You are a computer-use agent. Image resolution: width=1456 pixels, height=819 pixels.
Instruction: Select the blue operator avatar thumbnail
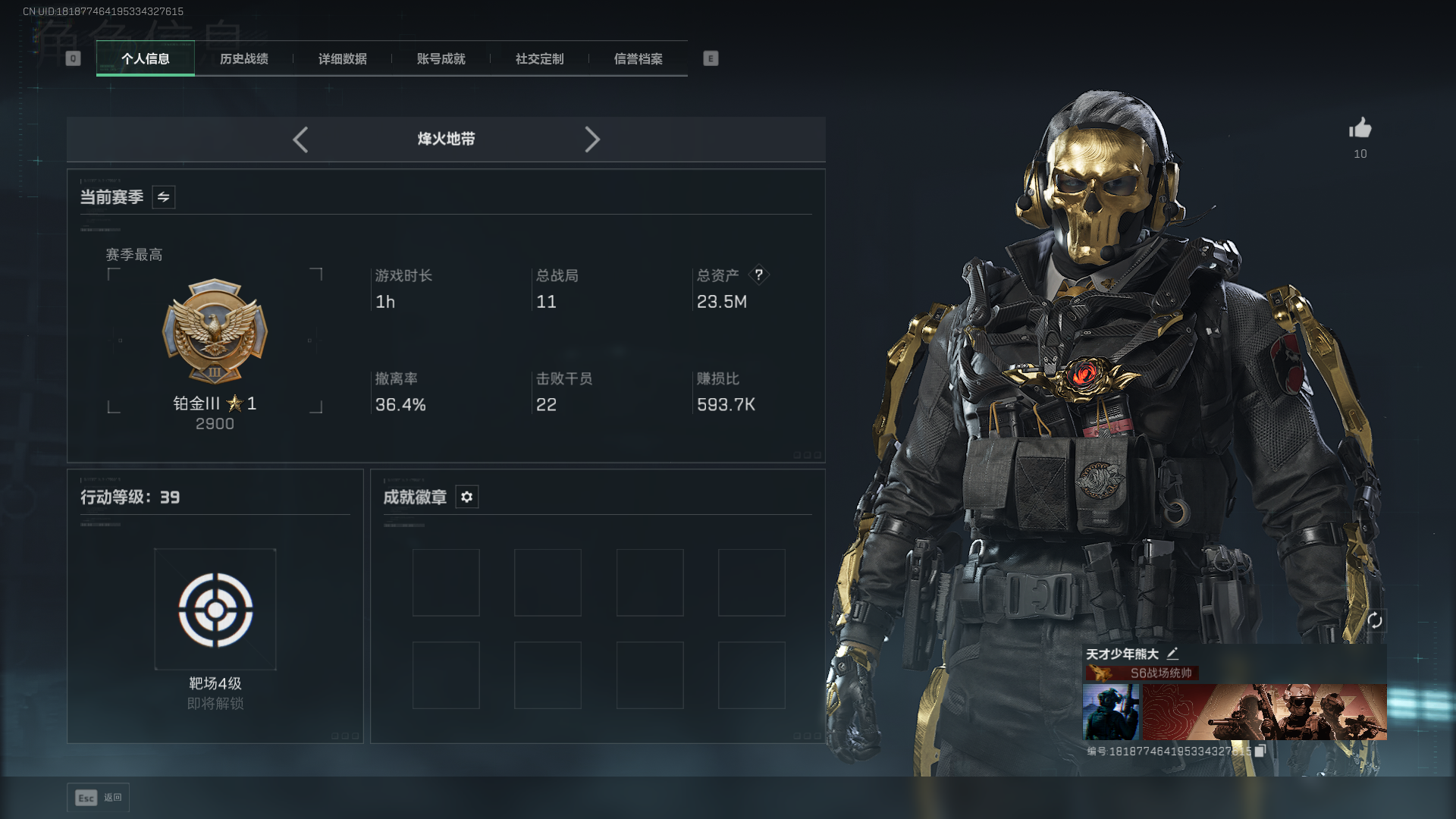(1110, 712)
